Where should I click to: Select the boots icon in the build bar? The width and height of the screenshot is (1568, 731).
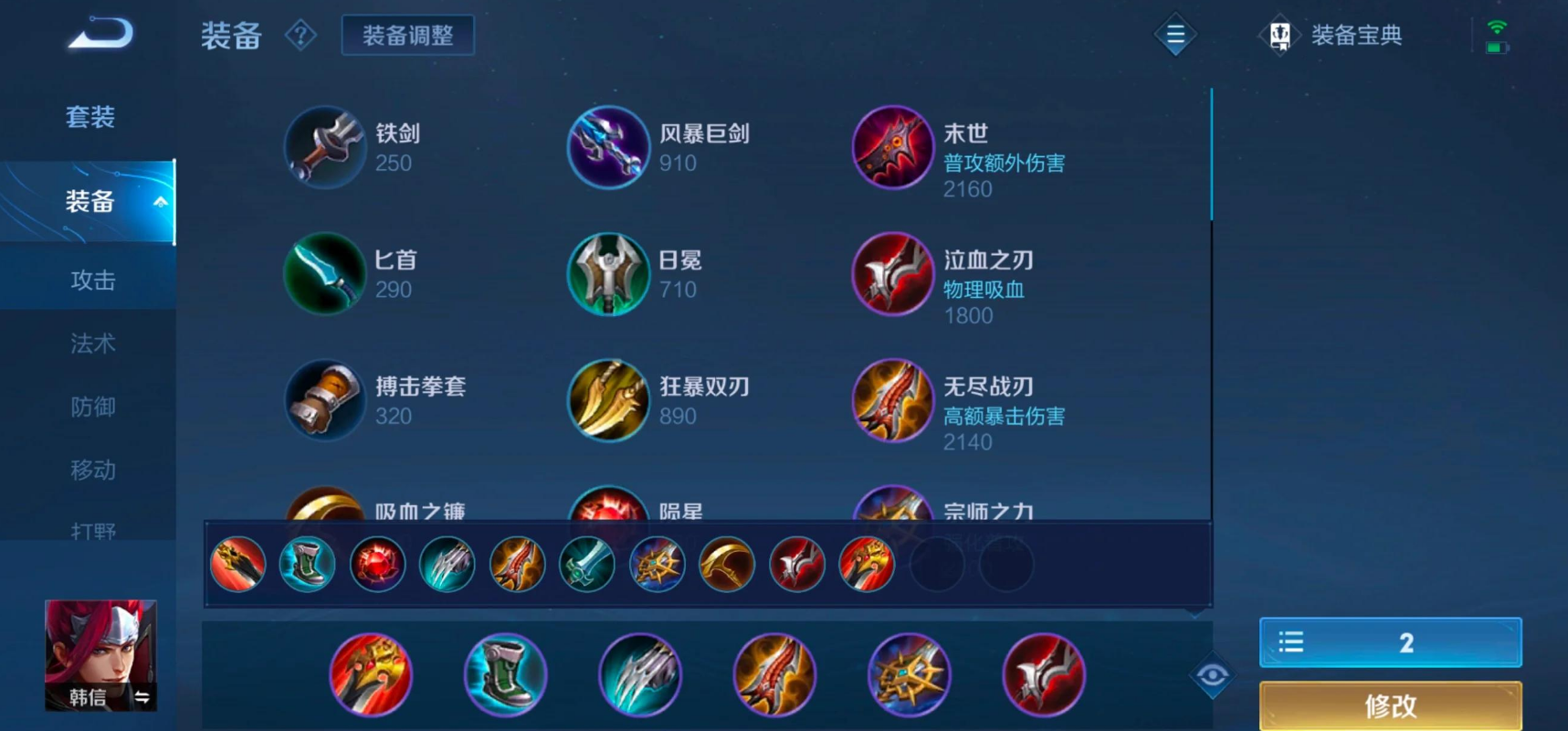pyautogui.click(x=307, y=564)
